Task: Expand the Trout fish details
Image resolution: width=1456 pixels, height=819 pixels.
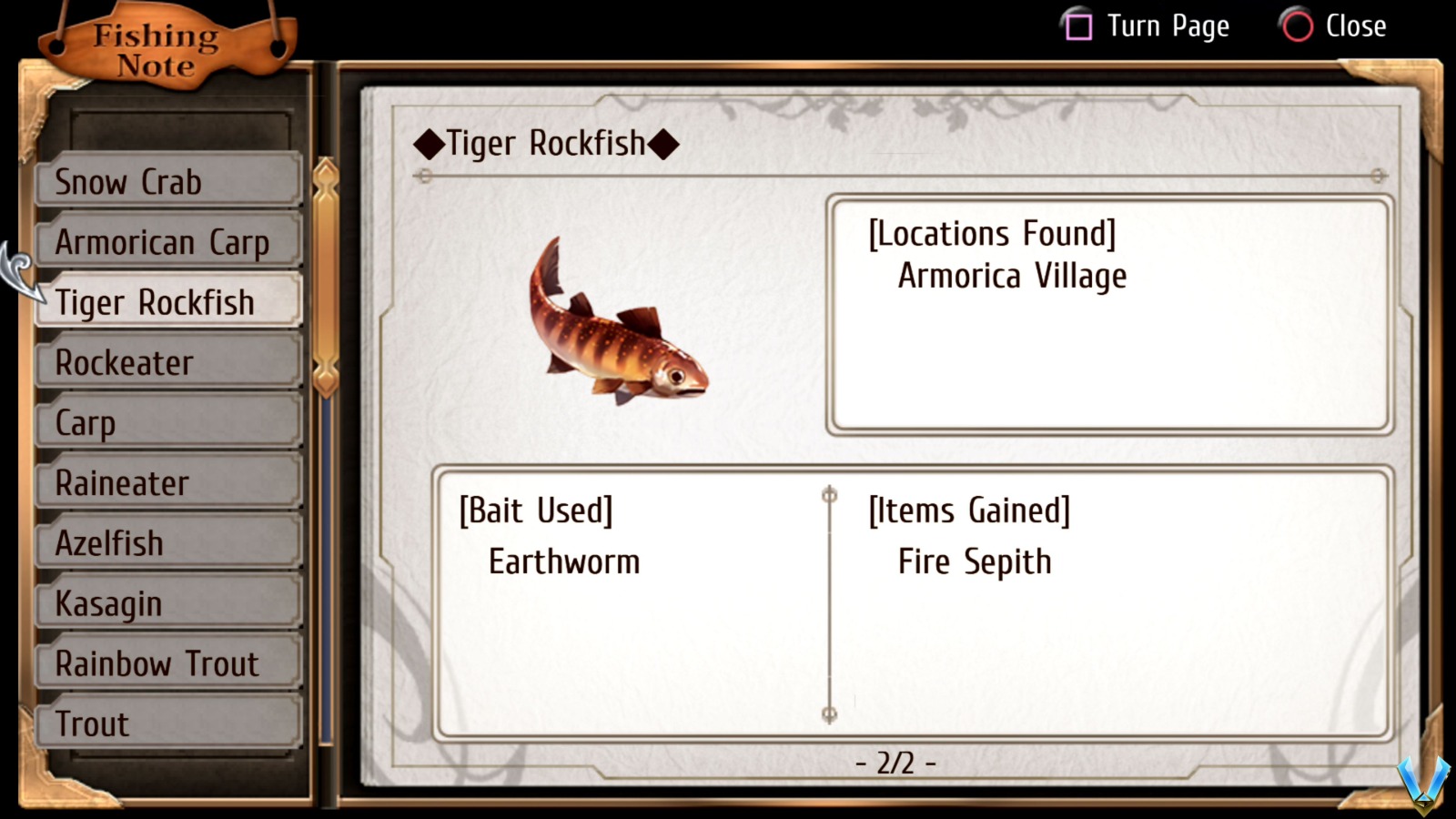Action: (168, 723)
